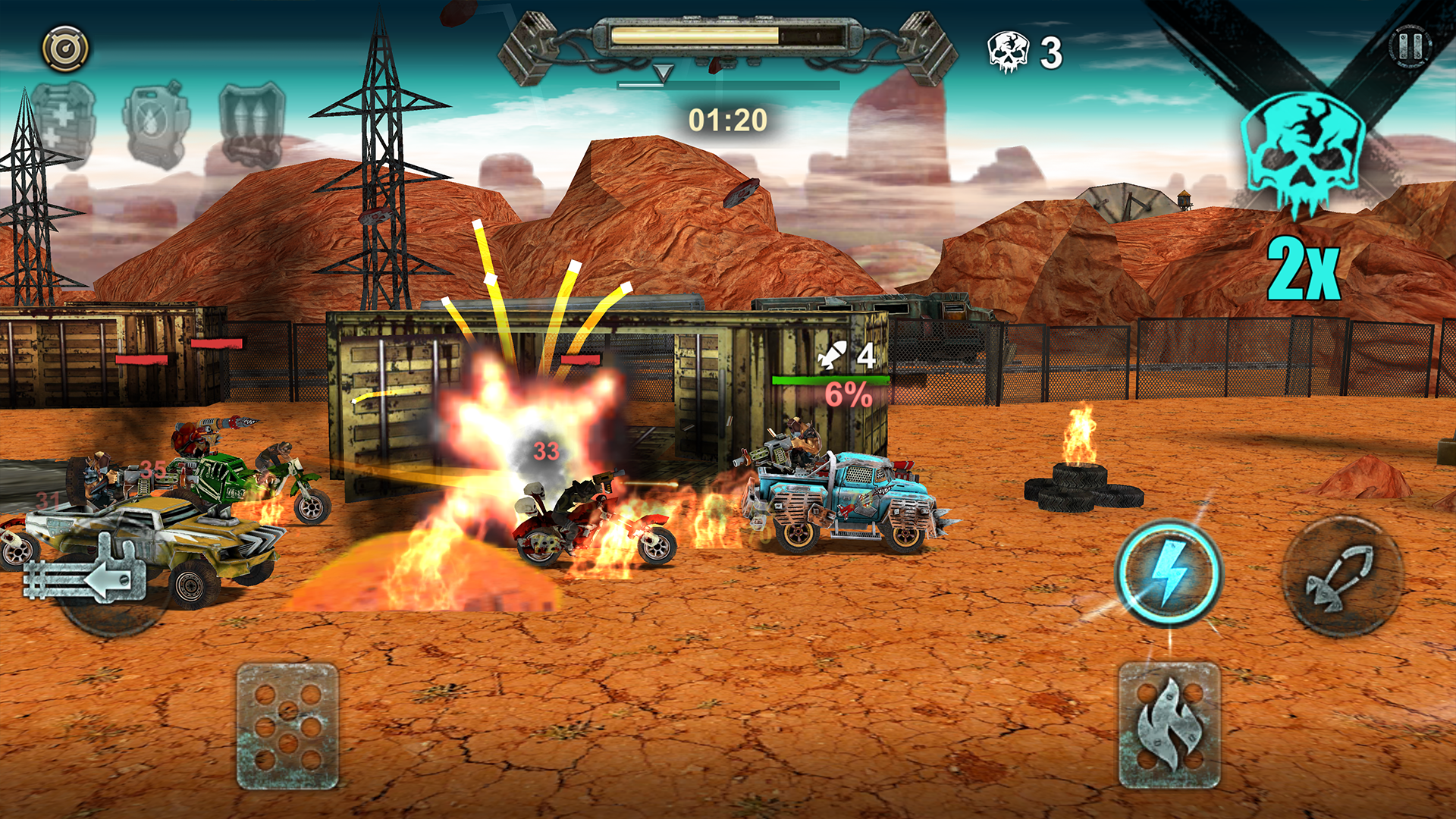Tap the progress marker arrow below top bar
Image resolution: width=1456 pixels, height=819 pixels.
tap(662, 72)
